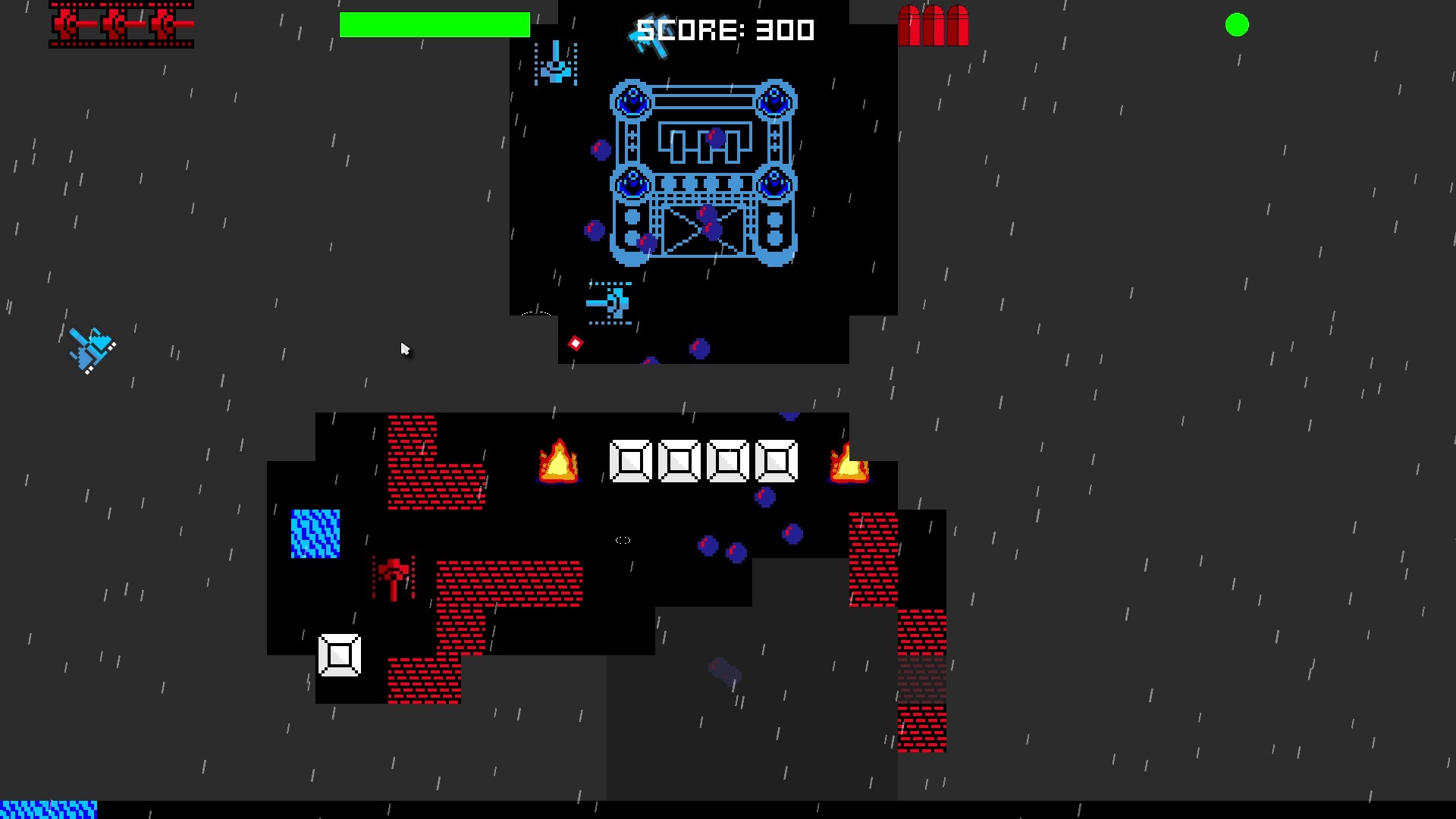Select the blue player ship sprite
The height and width of the screenshot is (819, 1456).
(91, 349)
